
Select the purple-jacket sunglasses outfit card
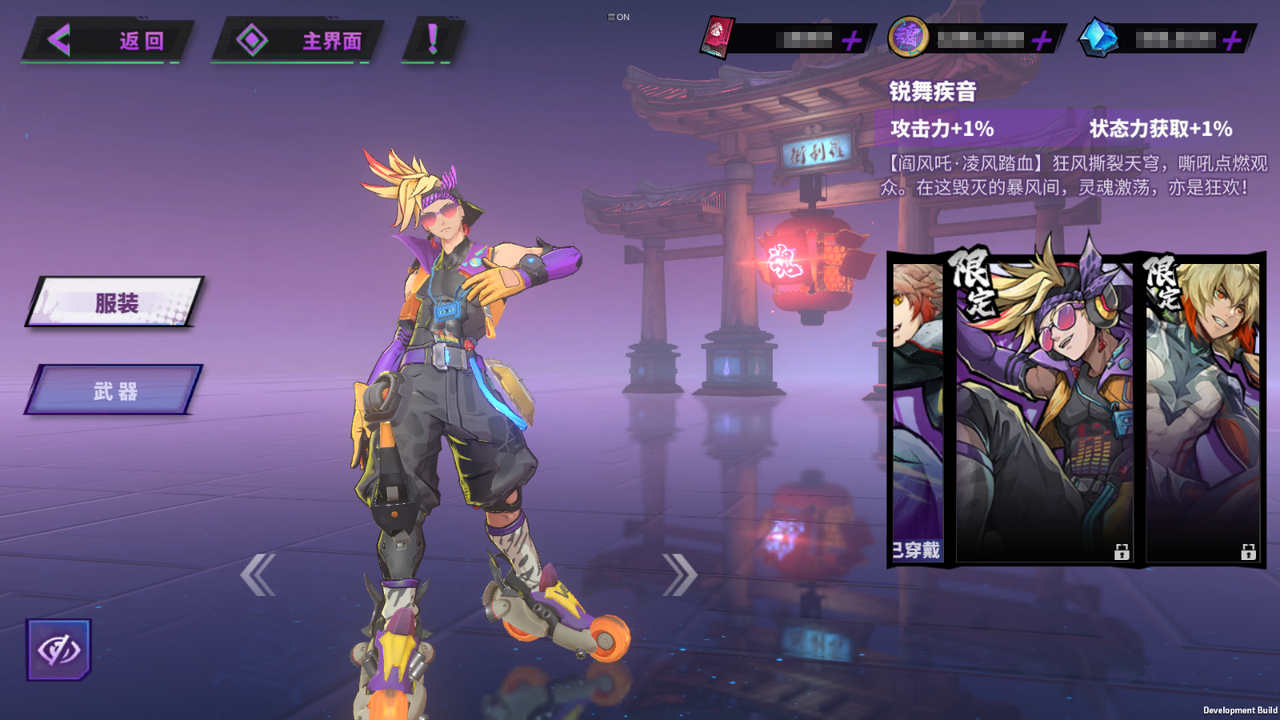pyautogui.click(x=1044, y=410)
